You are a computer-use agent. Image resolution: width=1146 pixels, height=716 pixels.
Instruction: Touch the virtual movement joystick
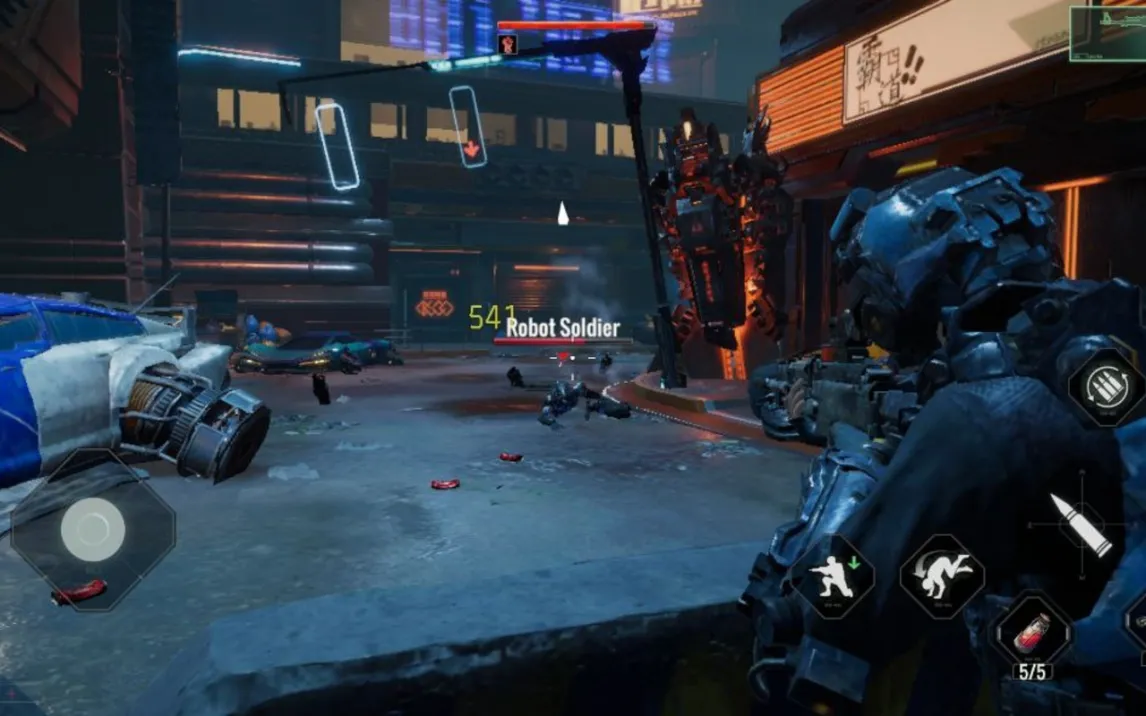pos(92,529)
